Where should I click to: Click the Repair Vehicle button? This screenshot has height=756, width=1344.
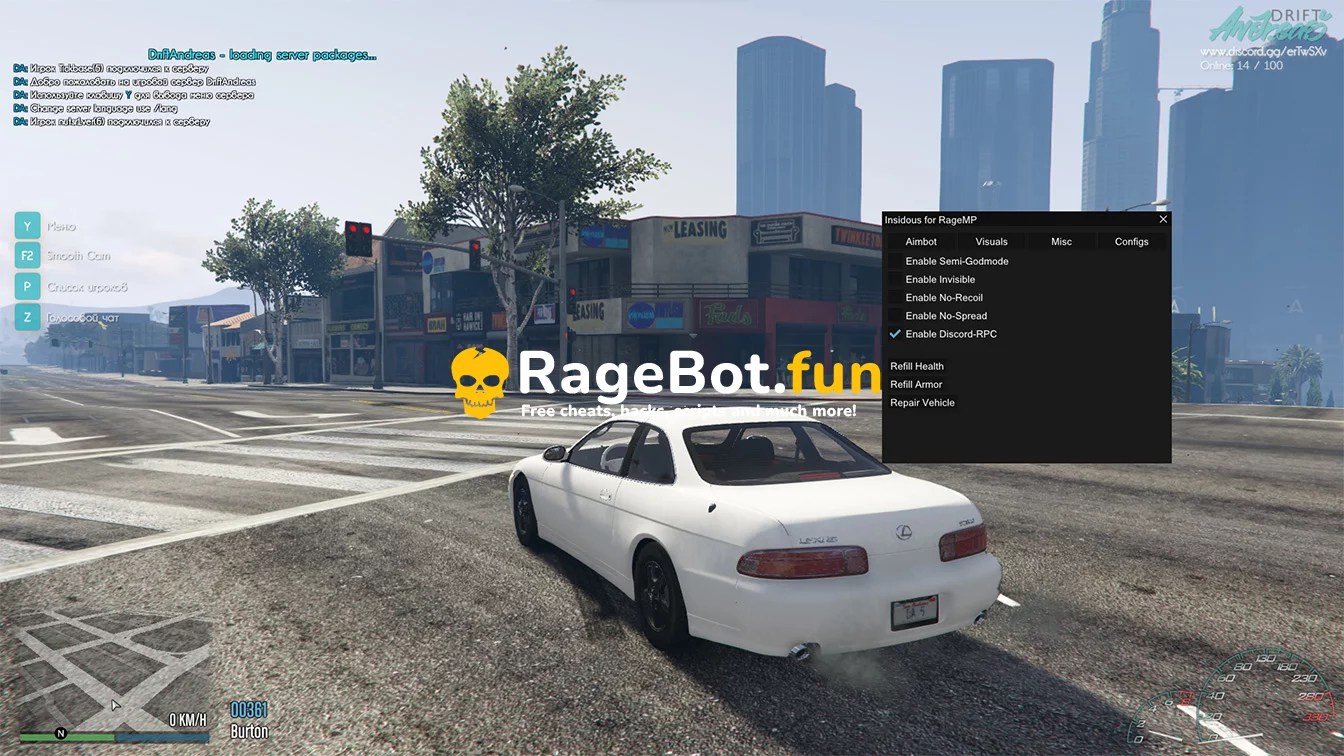coord(922,402)
